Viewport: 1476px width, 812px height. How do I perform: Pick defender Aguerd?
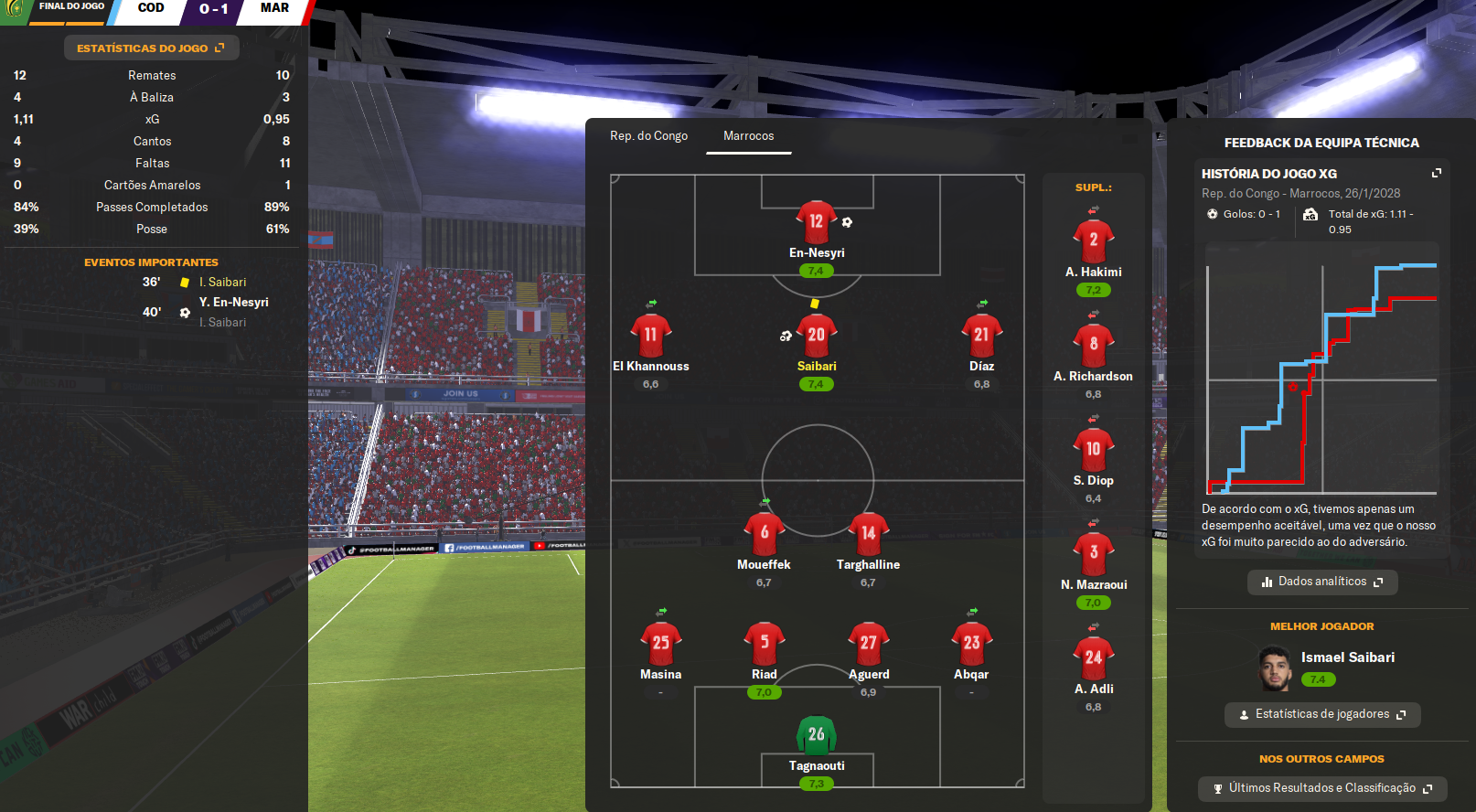point(868,645)
